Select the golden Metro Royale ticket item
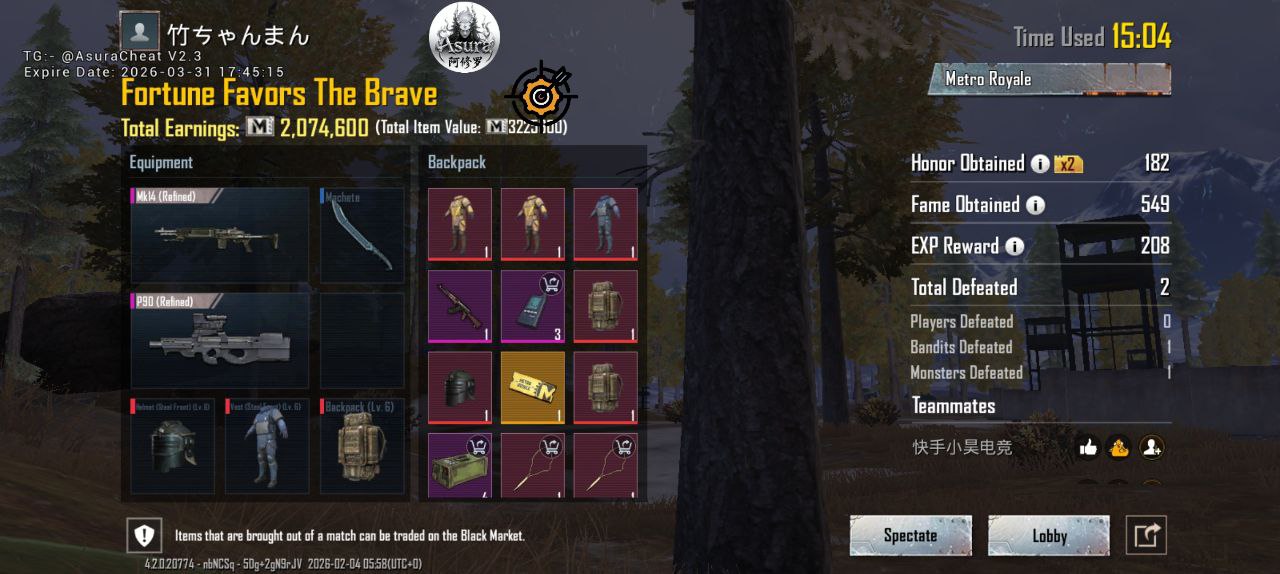This screenshot has width=1280, height=574. pos(533,387)
